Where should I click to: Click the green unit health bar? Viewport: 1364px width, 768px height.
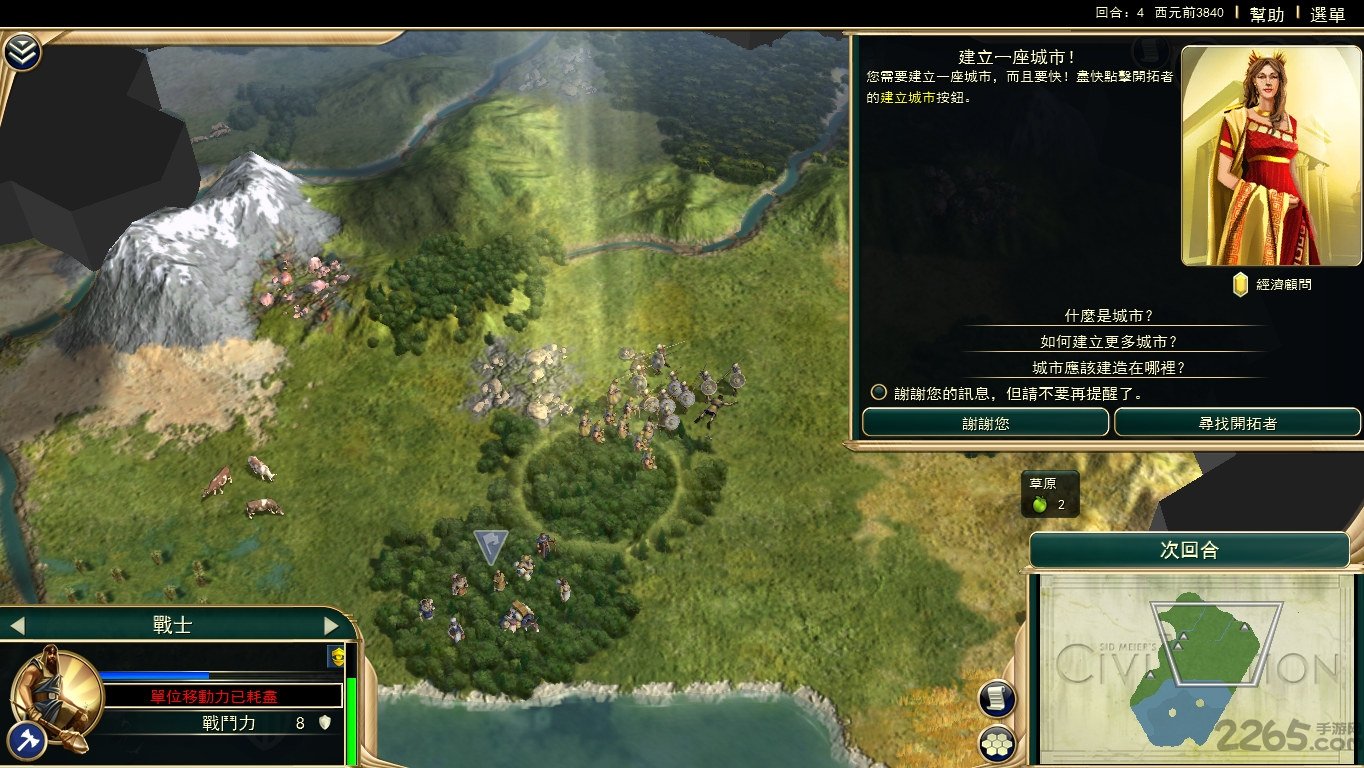point(352,700)
